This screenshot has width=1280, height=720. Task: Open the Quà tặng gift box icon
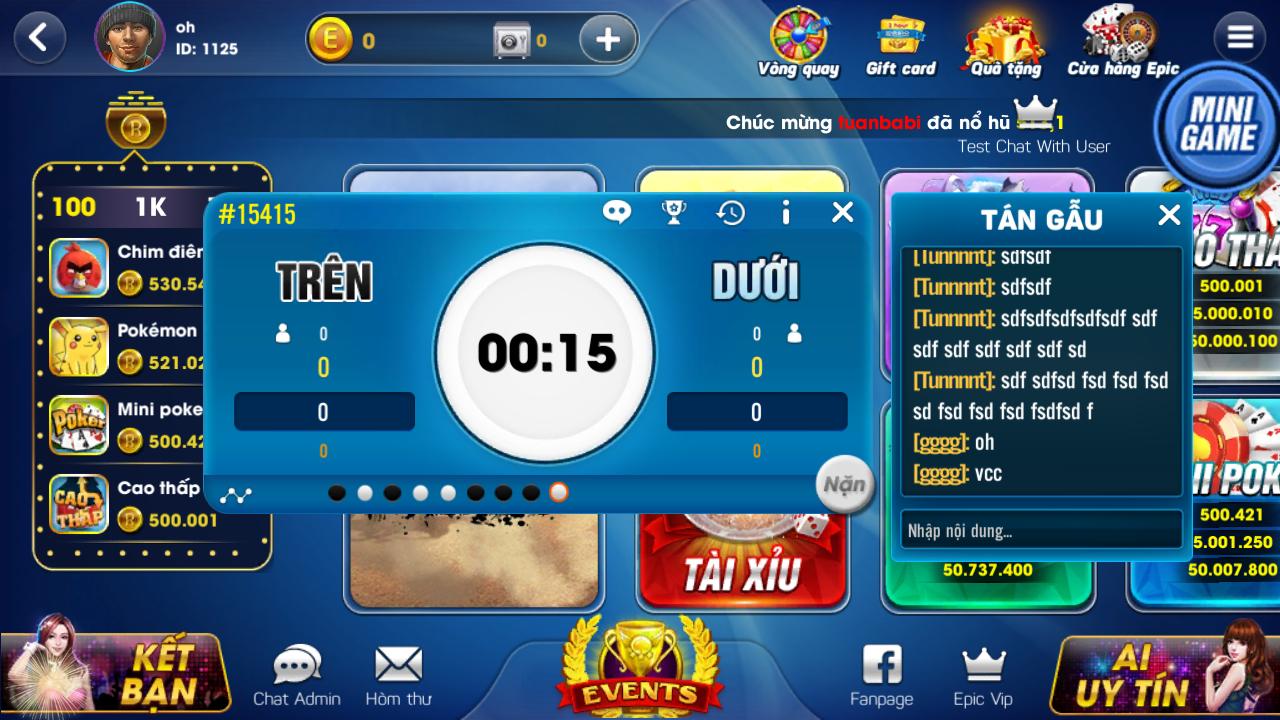pos(1003,35)
